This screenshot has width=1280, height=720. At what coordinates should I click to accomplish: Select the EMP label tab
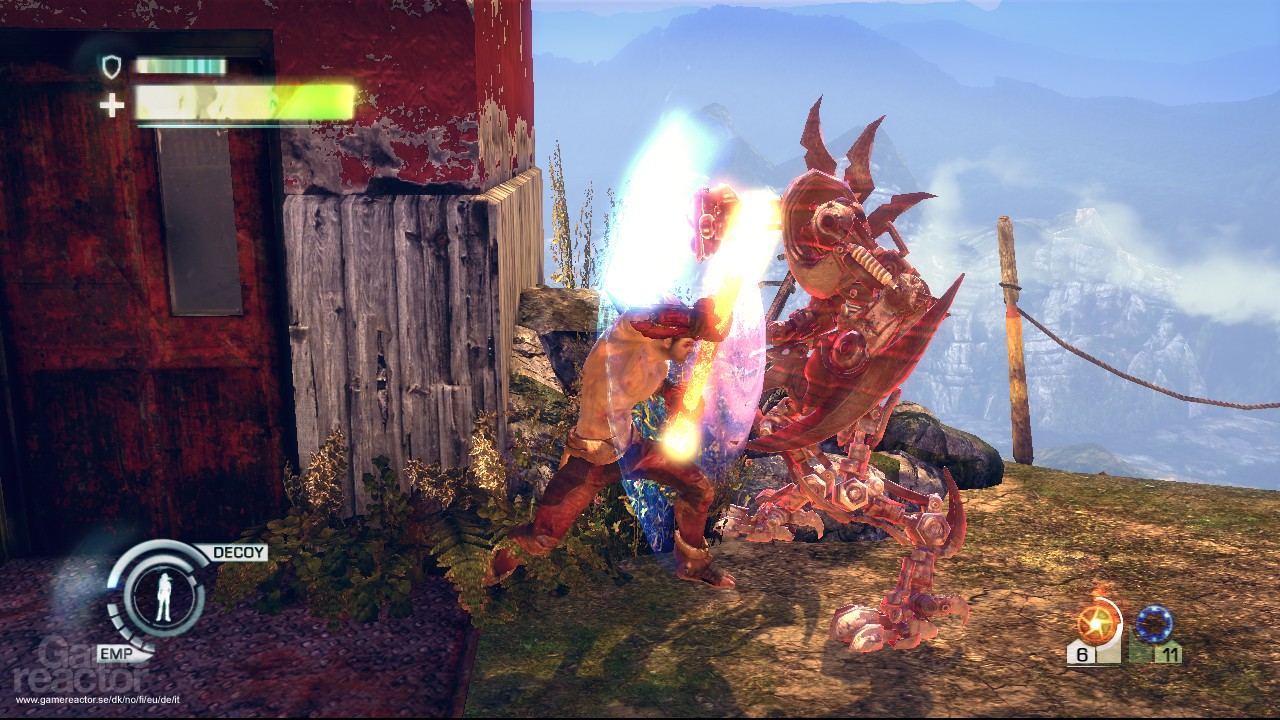(x=117, y=652)
